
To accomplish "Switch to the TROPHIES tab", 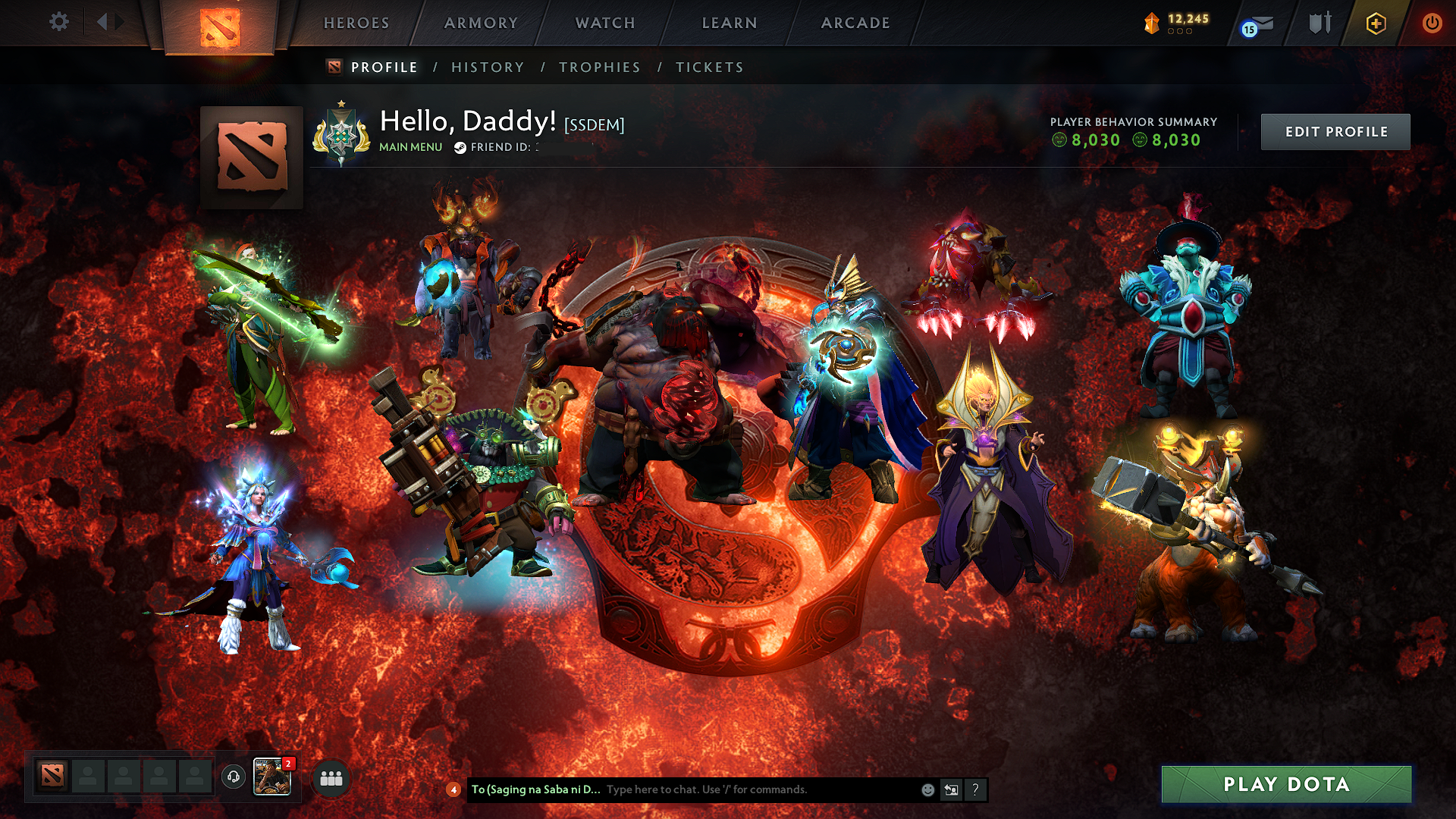I will coord(599,67).
